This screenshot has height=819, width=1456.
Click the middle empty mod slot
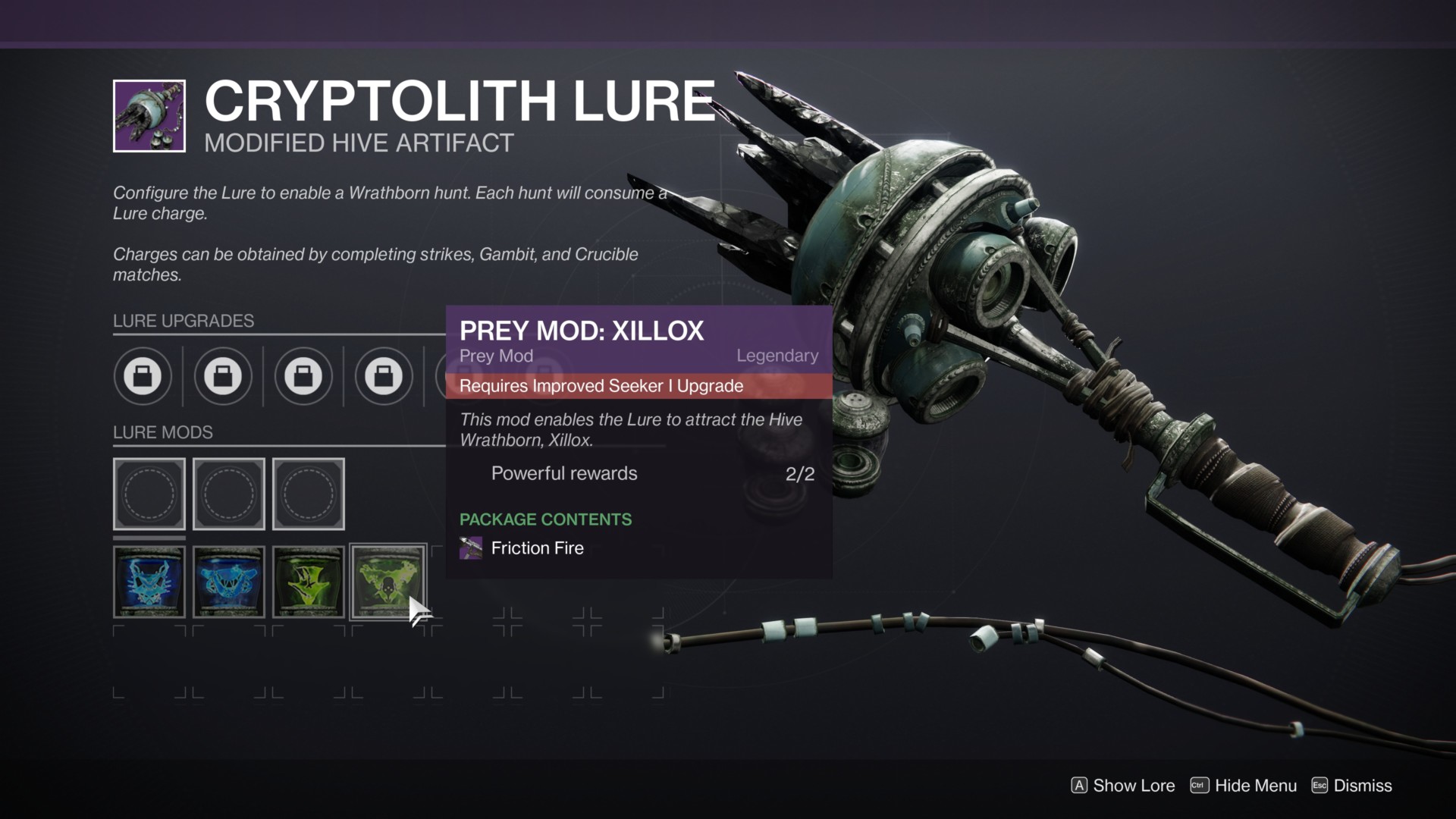click(x=229, y=494)
